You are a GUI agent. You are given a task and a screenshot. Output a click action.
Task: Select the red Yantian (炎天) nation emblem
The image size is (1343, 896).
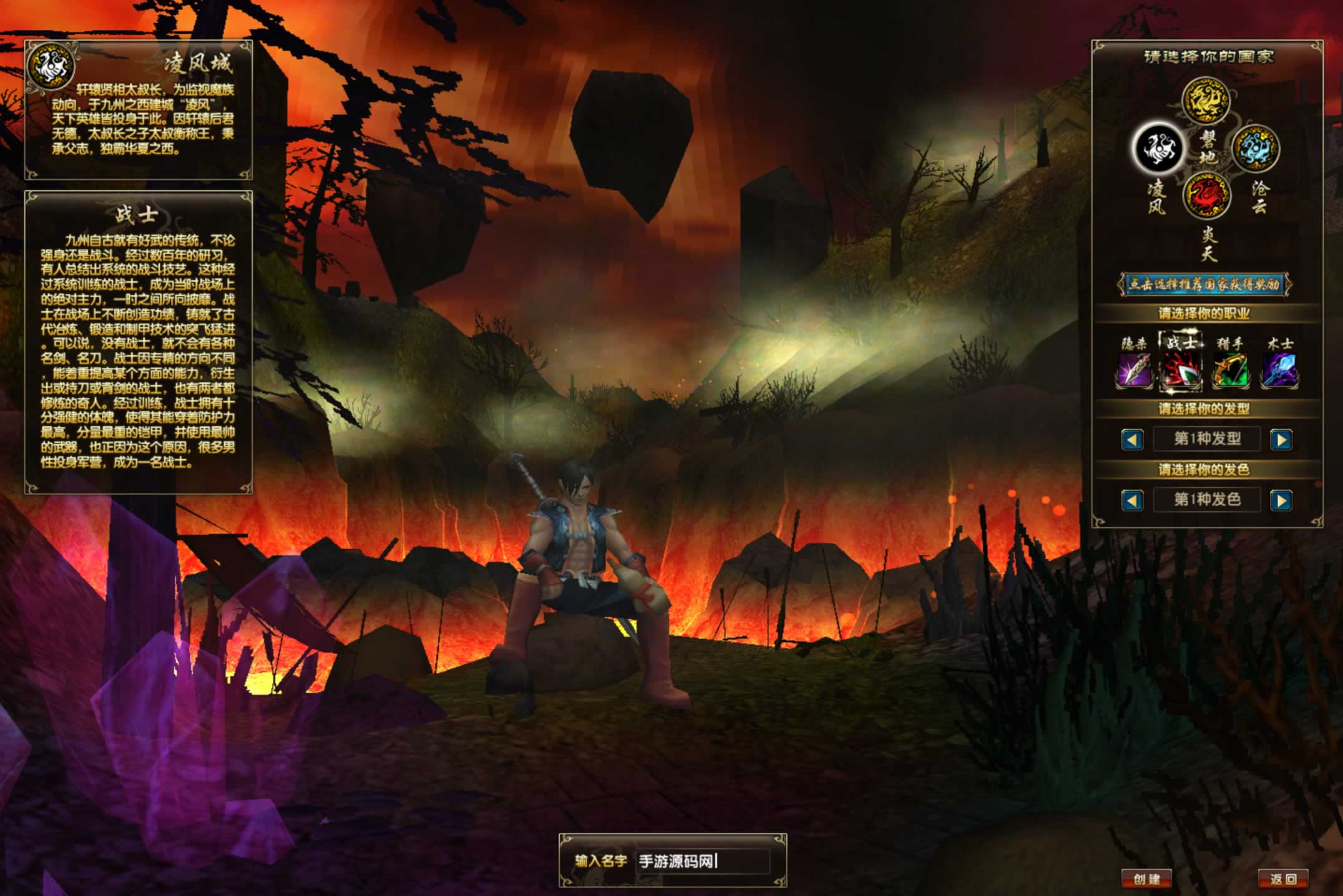1206,197
